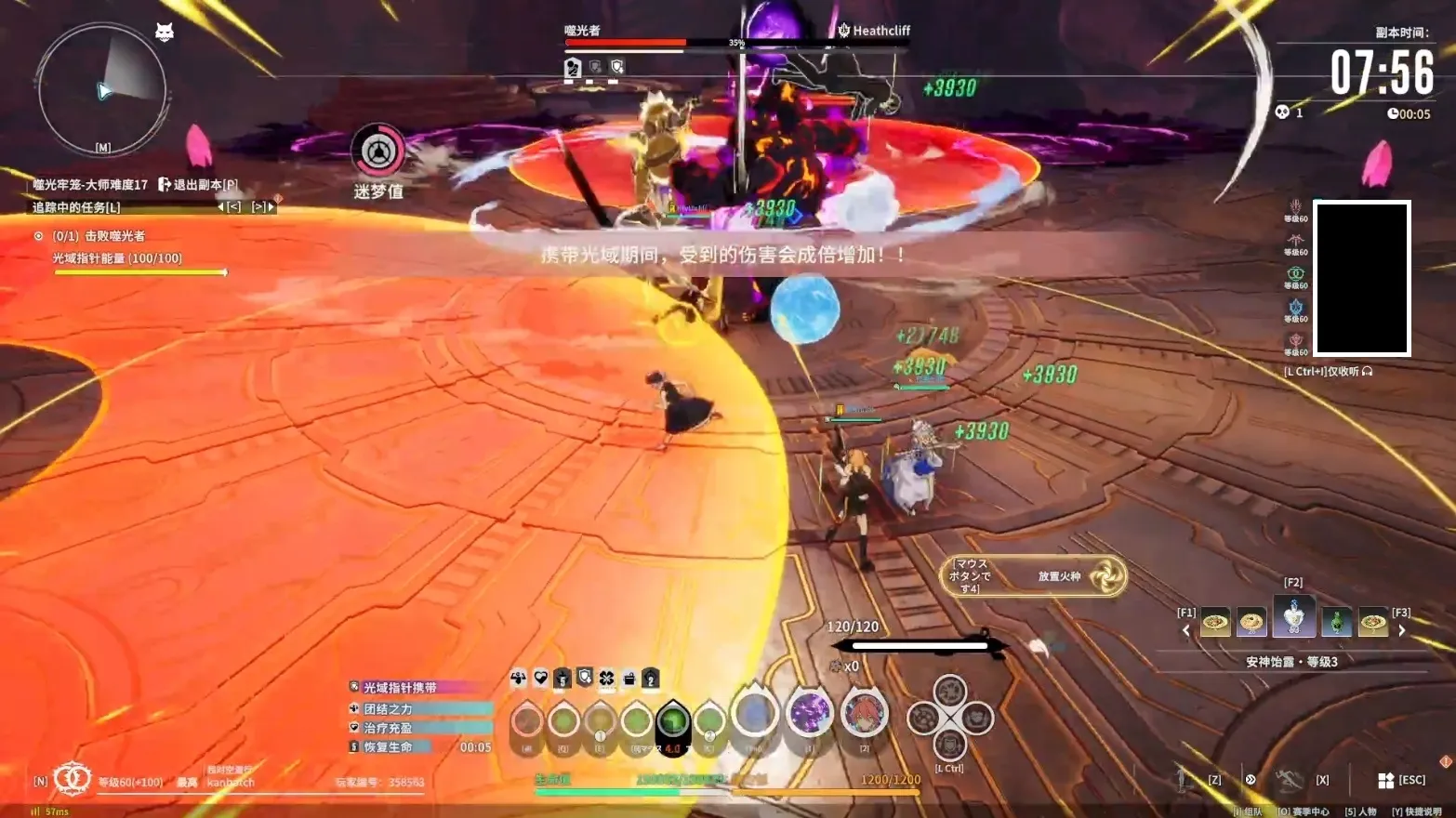Activate the red-haired character portrait skill
Screen dimensions: 1456x818
pos(864,714)
